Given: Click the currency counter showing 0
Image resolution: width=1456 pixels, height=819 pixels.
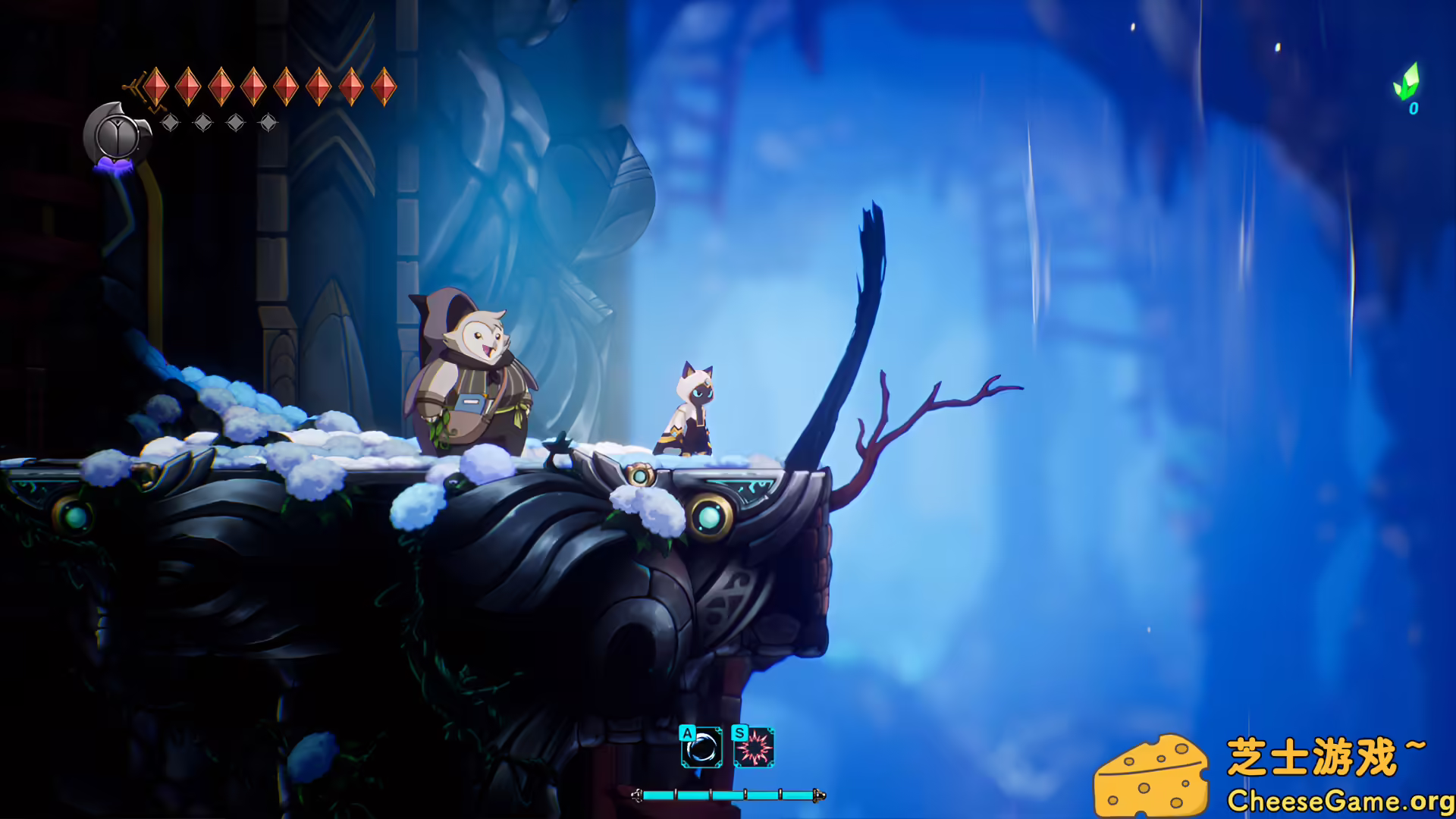Looking at the screenshot, I should [x=1413, y=109].
